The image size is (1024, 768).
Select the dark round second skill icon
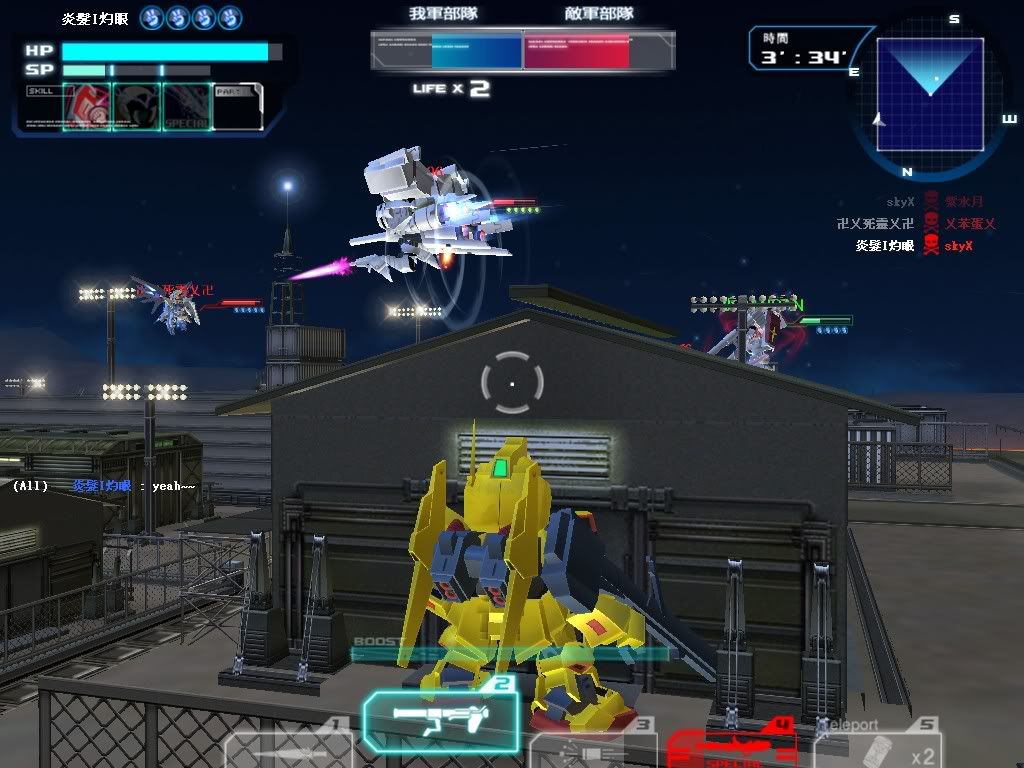137,107
